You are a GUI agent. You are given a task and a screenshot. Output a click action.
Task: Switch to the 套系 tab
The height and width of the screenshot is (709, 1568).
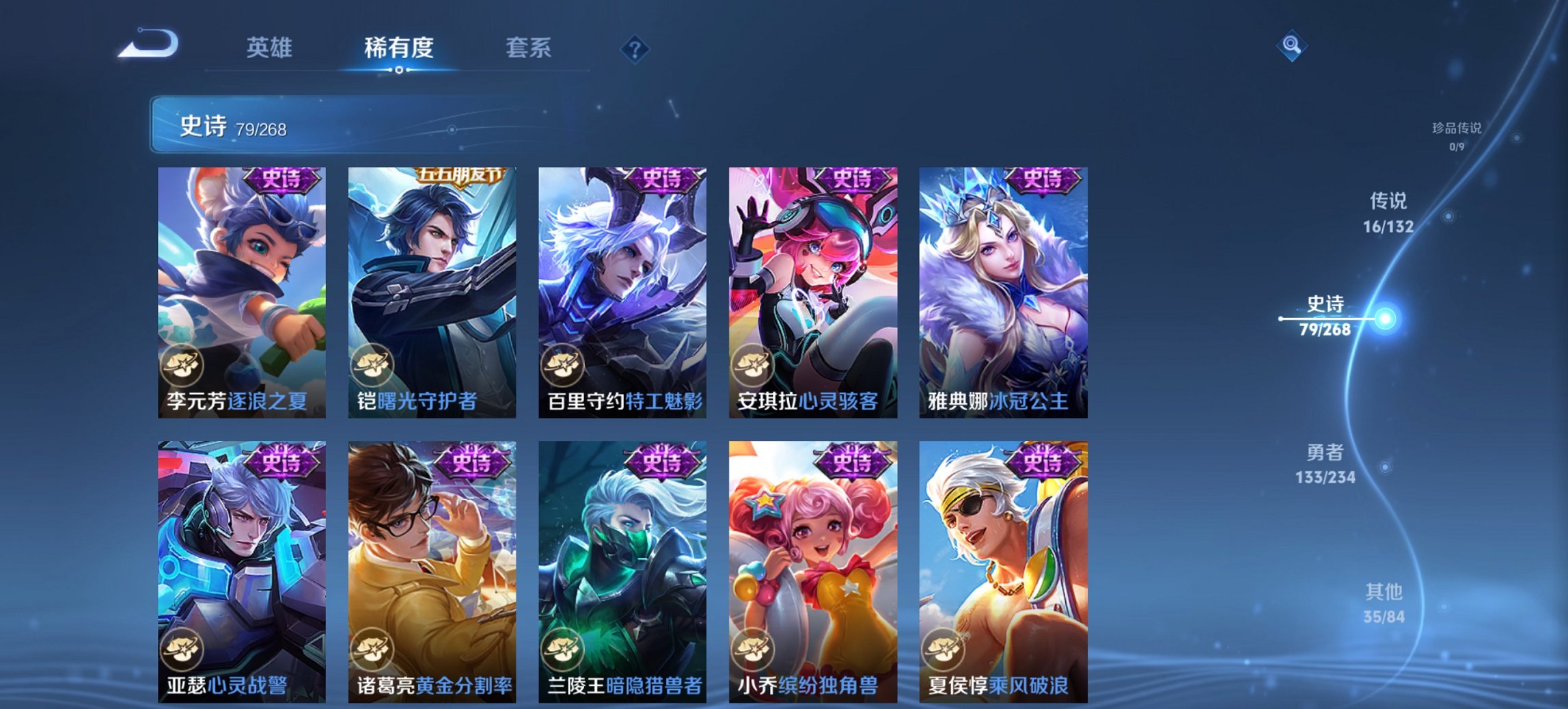click(x=529, y=49)
